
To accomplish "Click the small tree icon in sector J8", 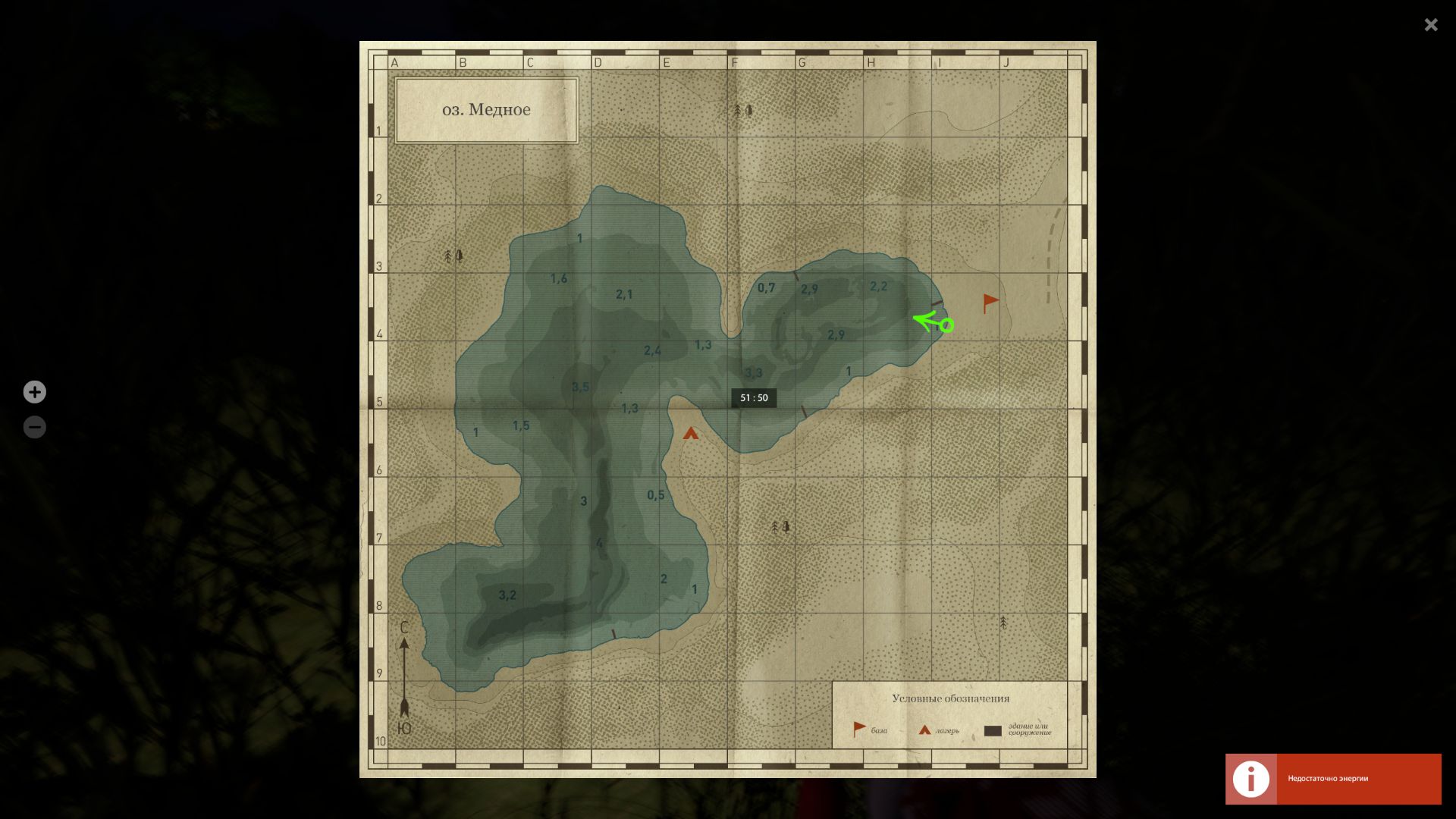I will pos(1003,621).
